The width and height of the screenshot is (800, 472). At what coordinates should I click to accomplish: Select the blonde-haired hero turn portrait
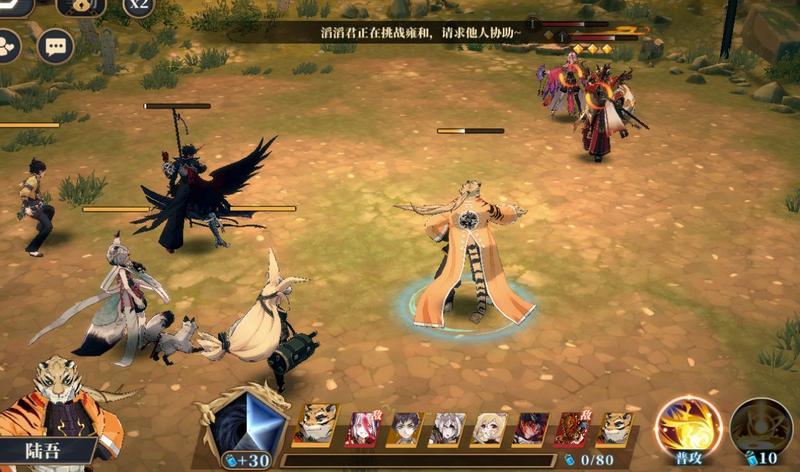489,428
